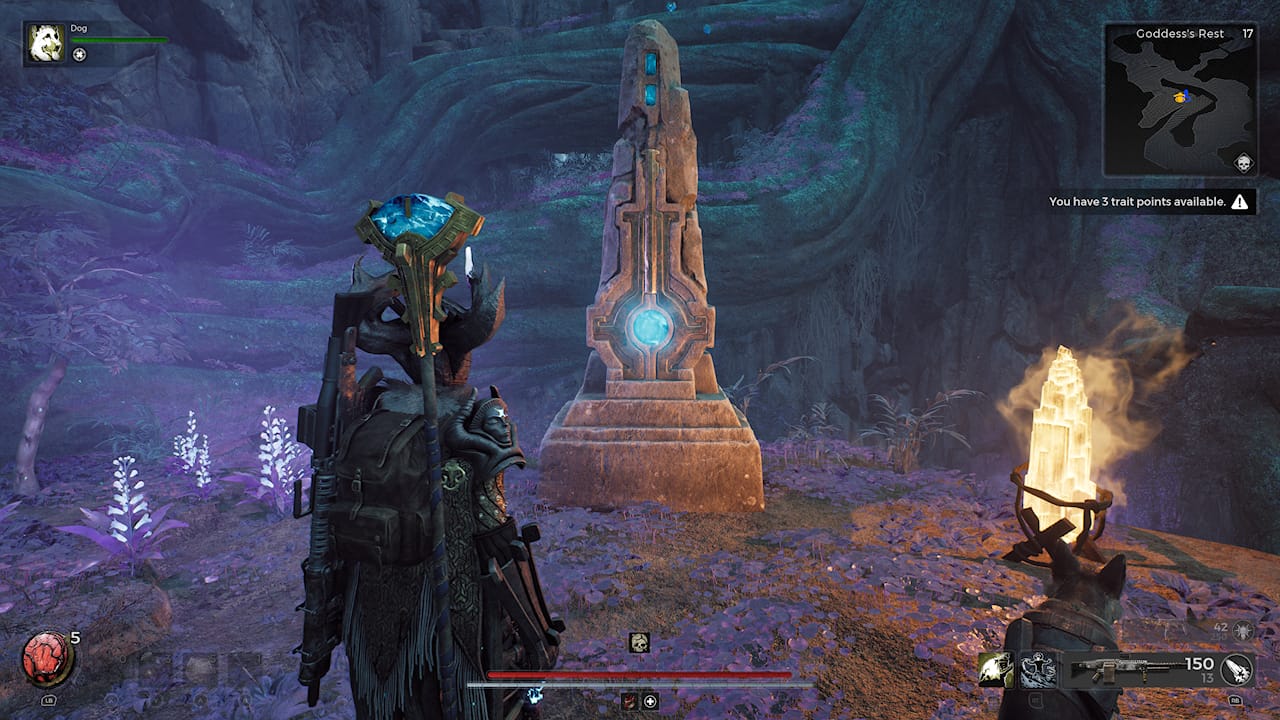Select the relic heart icon showing 5 charges
The image size is (1280, 720).
[45, 657]
